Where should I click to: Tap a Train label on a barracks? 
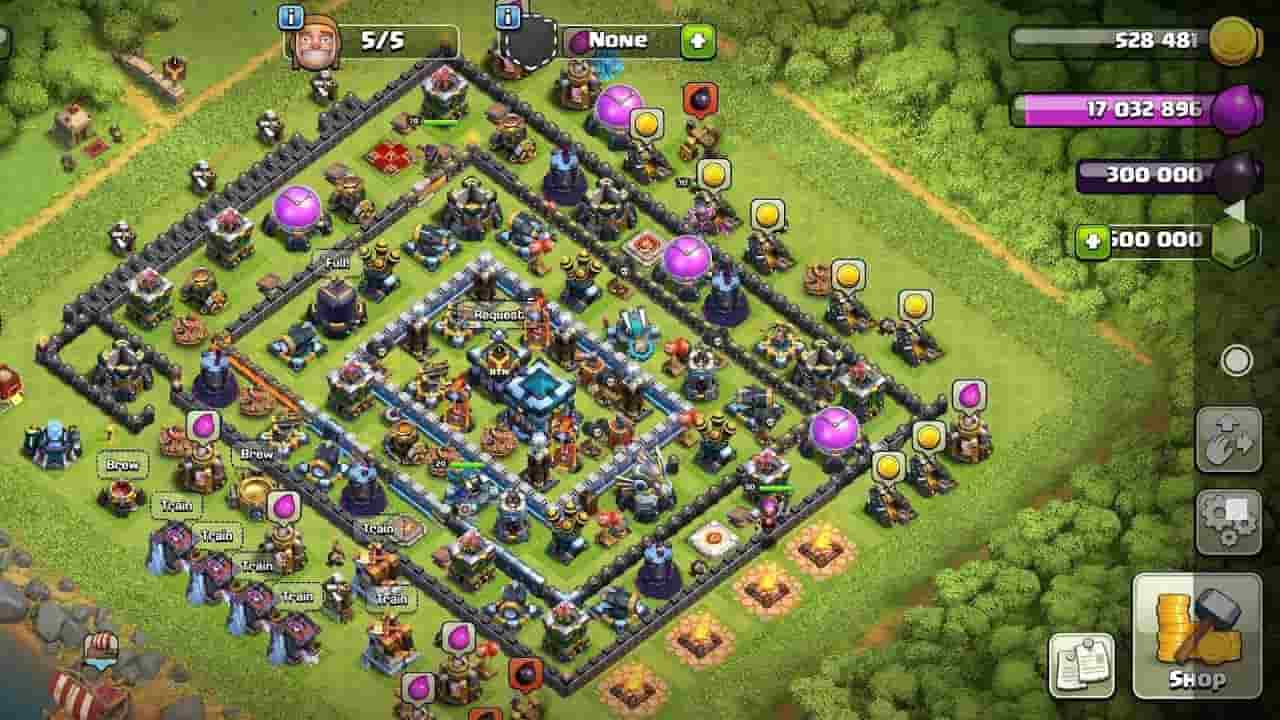point(175,505)
